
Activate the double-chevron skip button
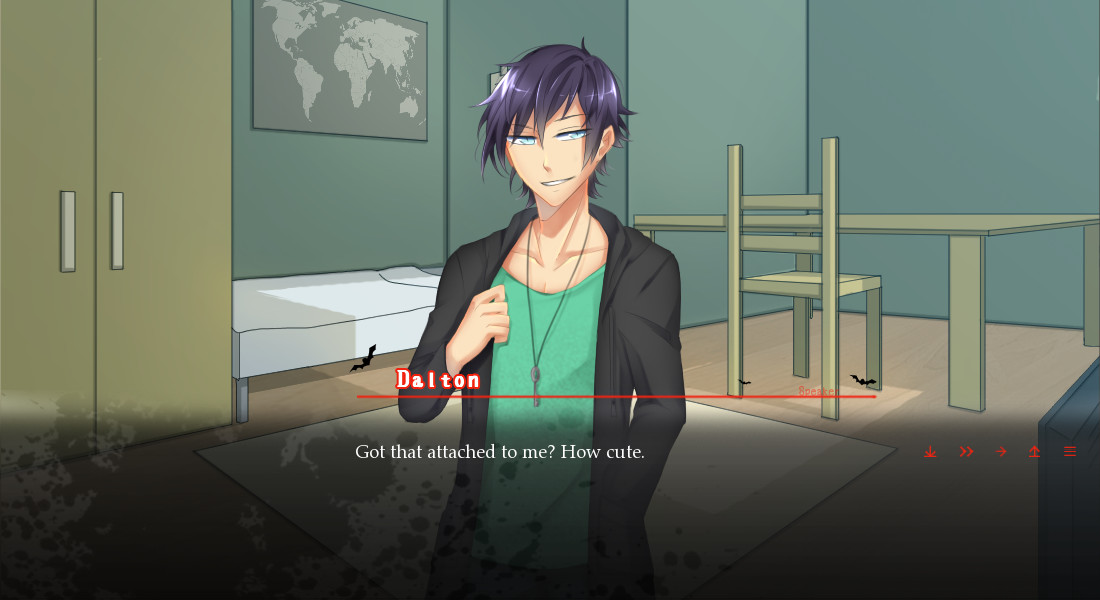tap(966, 452)
